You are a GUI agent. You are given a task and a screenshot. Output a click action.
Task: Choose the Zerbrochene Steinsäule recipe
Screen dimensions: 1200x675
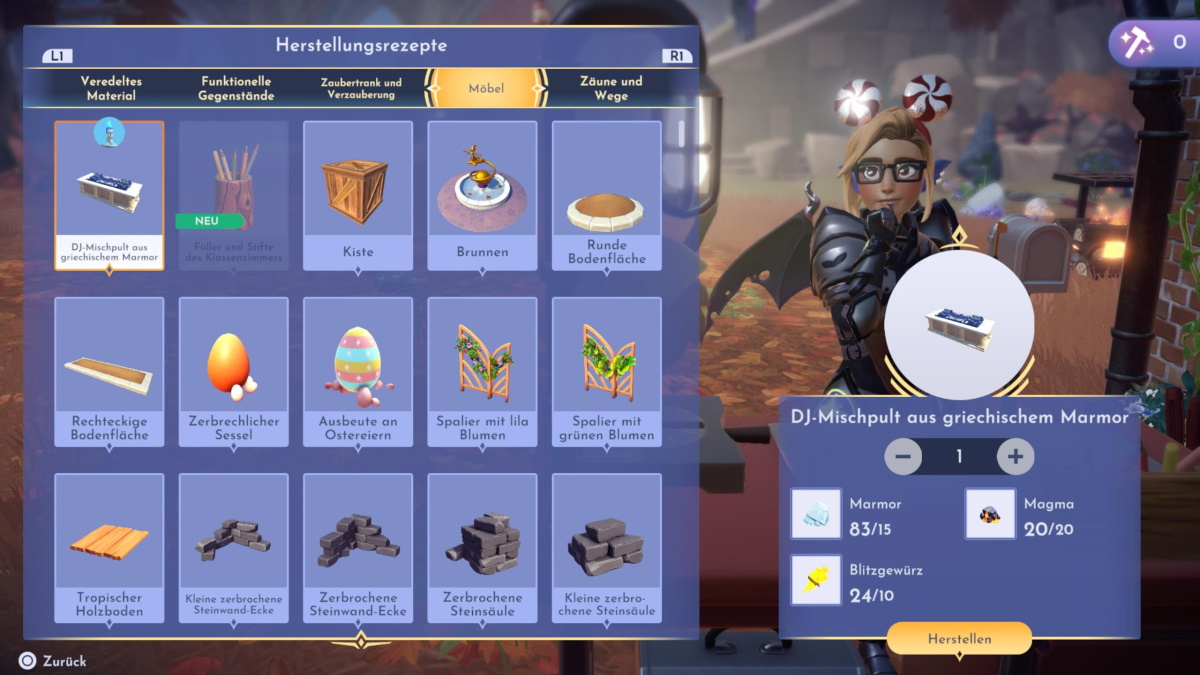(482, 547)
